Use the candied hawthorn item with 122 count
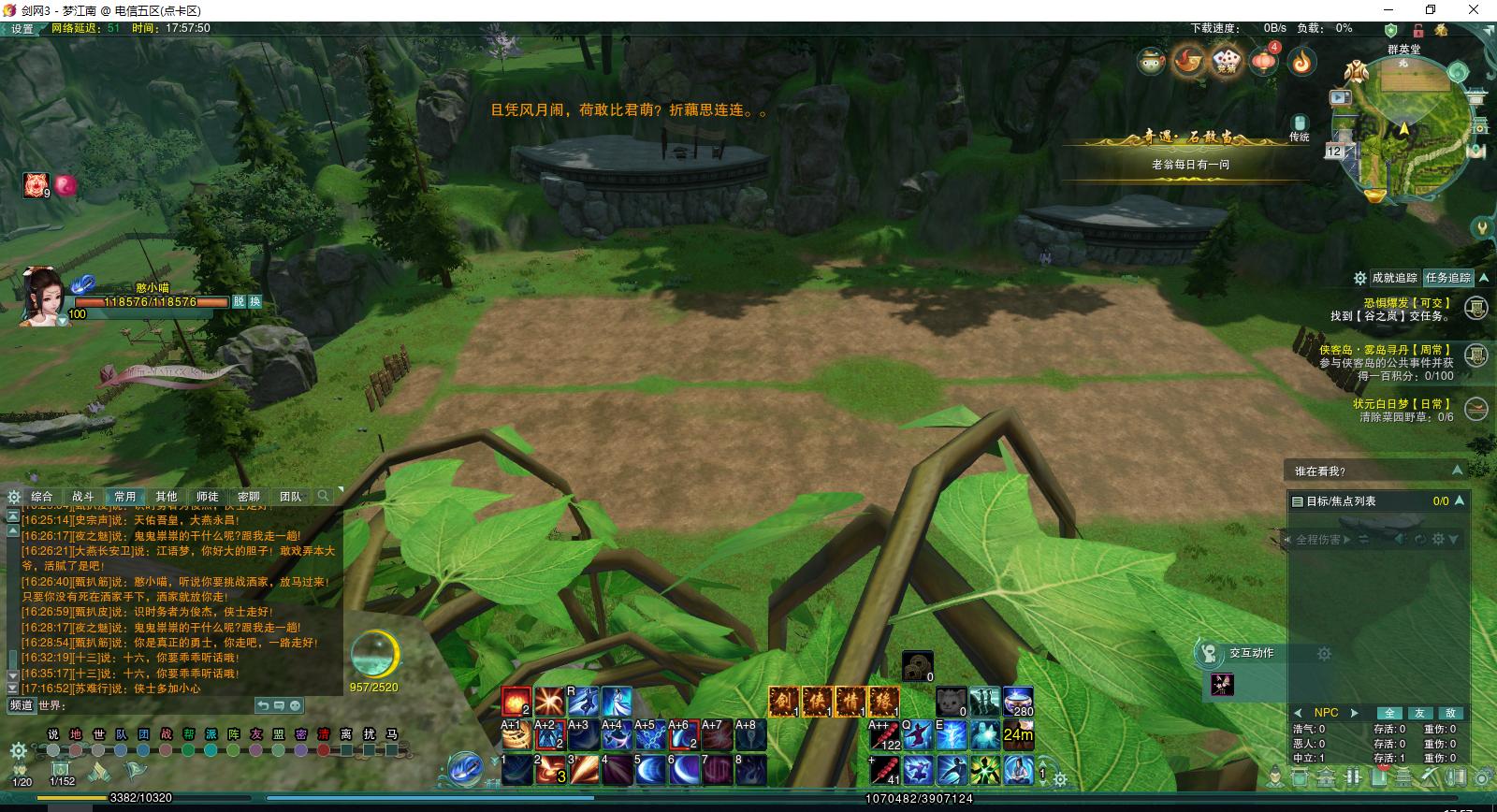Image resolution: width=1497 pixels, height=812 pixels. [884, 735]
